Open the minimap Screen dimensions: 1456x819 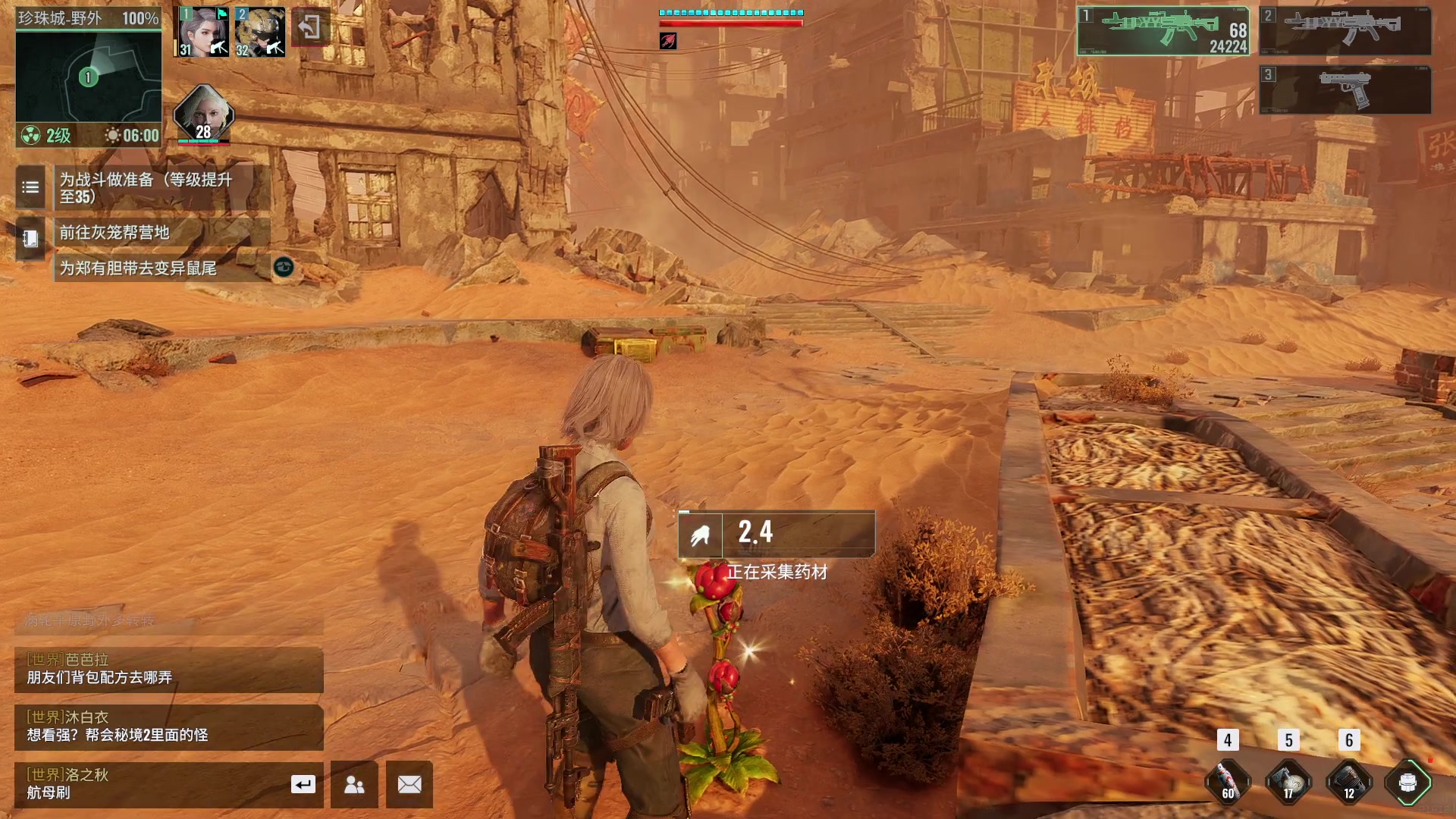tap(88, 76)
